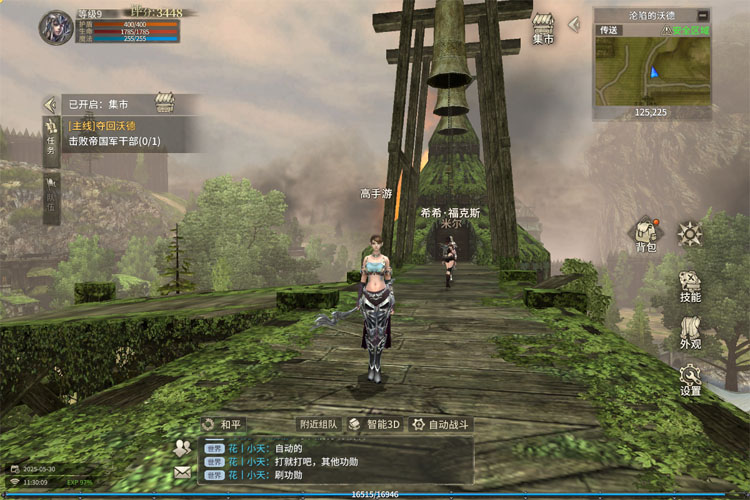The image size is (750, 500).
Task: Click the gear icon beside the backpack
Action: click(x=689, y=234)
